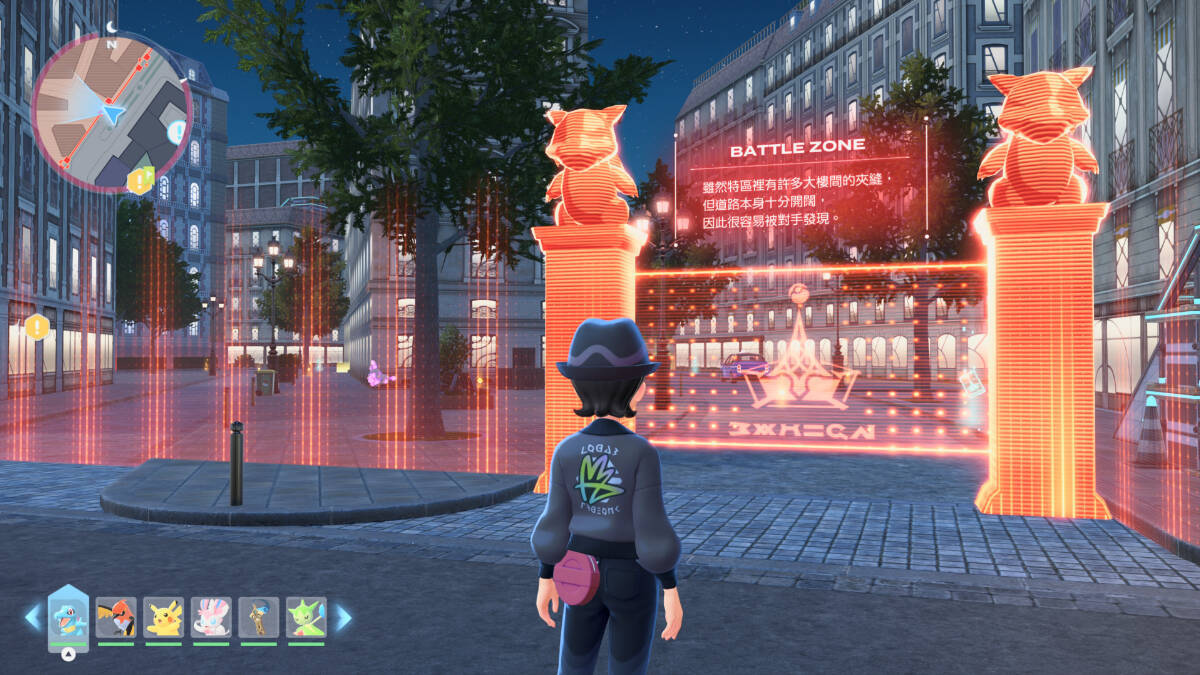Image resolution: width=1200 pixels, height=675 pixels.
Task: Choose the sword Pokémon party slot
Action: pos(258,617)
